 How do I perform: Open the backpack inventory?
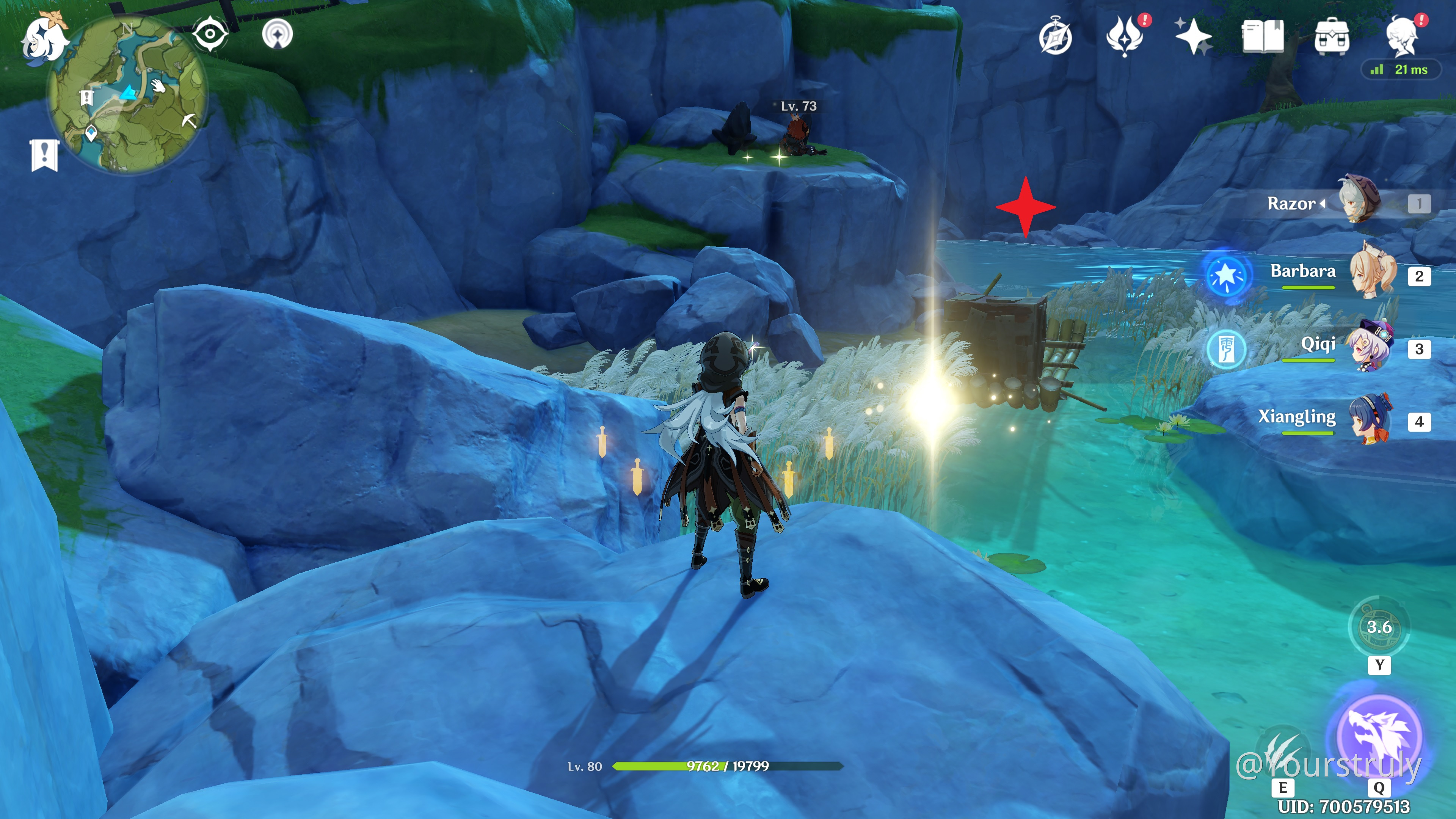coord(1332,37)
